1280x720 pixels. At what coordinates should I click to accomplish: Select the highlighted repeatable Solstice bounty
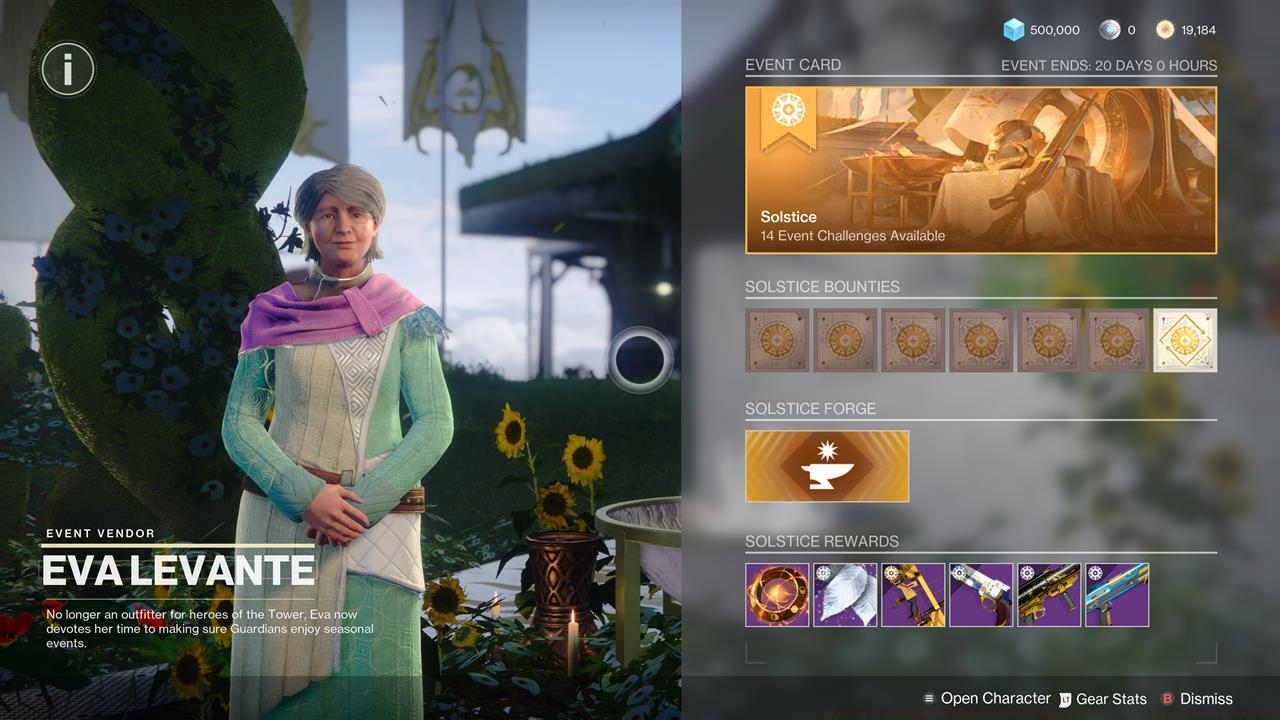click(x=1185, y=340)
